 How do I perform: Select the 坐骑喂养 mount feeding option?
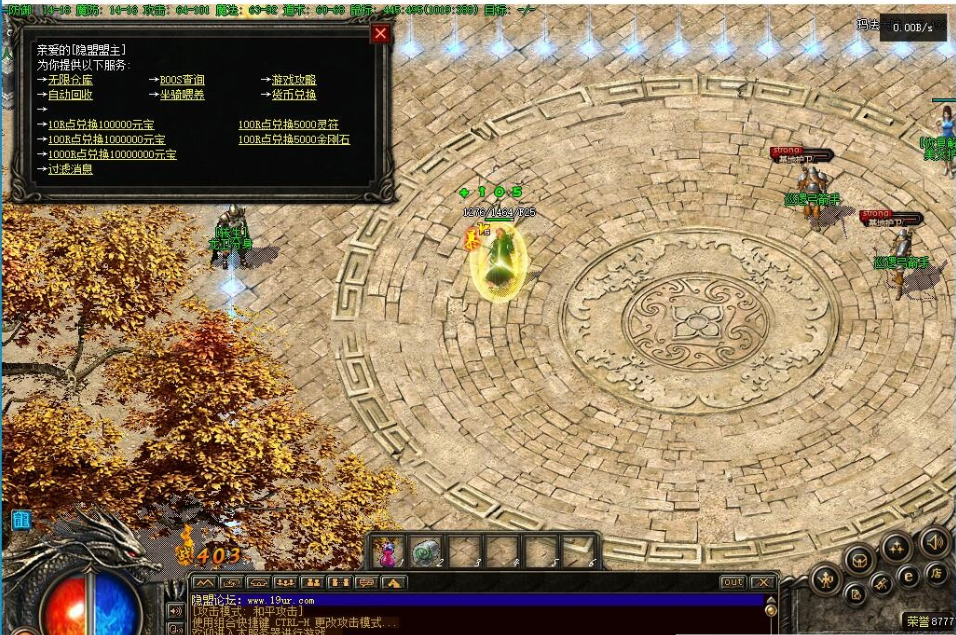point(182,95)
